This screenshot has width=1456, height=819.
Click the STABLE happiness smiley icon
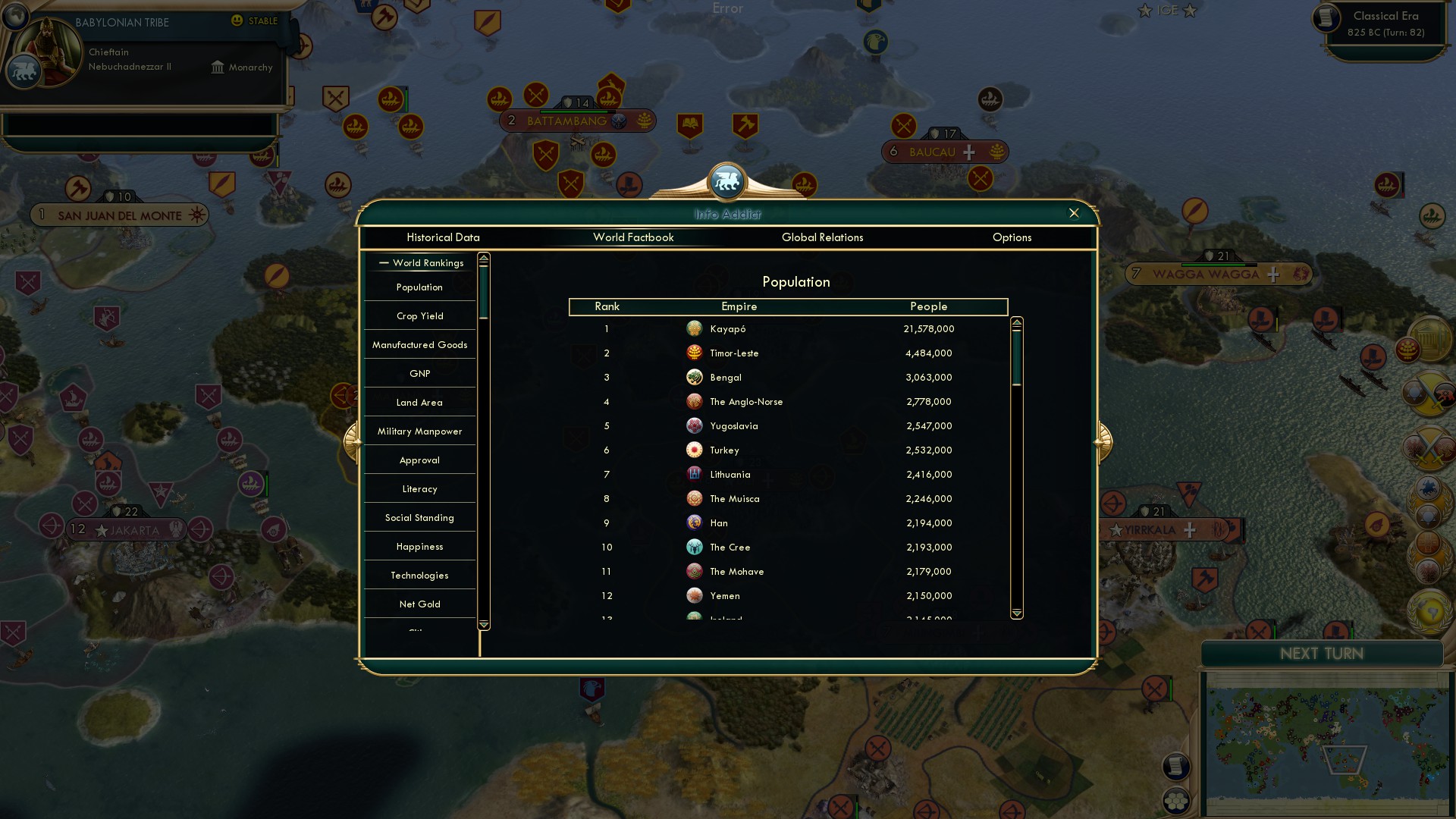[238, 21]
